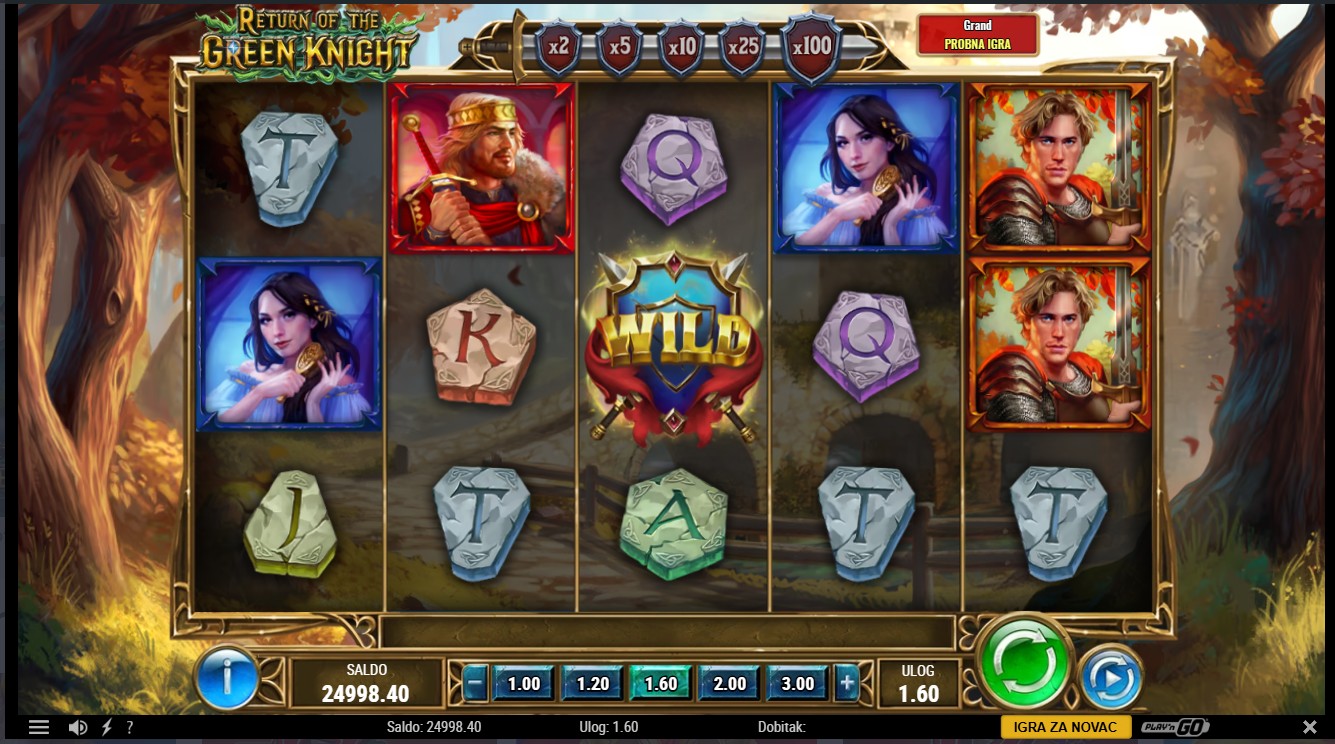Open the blue info paytable button
1335x744 pixels.
227,678
